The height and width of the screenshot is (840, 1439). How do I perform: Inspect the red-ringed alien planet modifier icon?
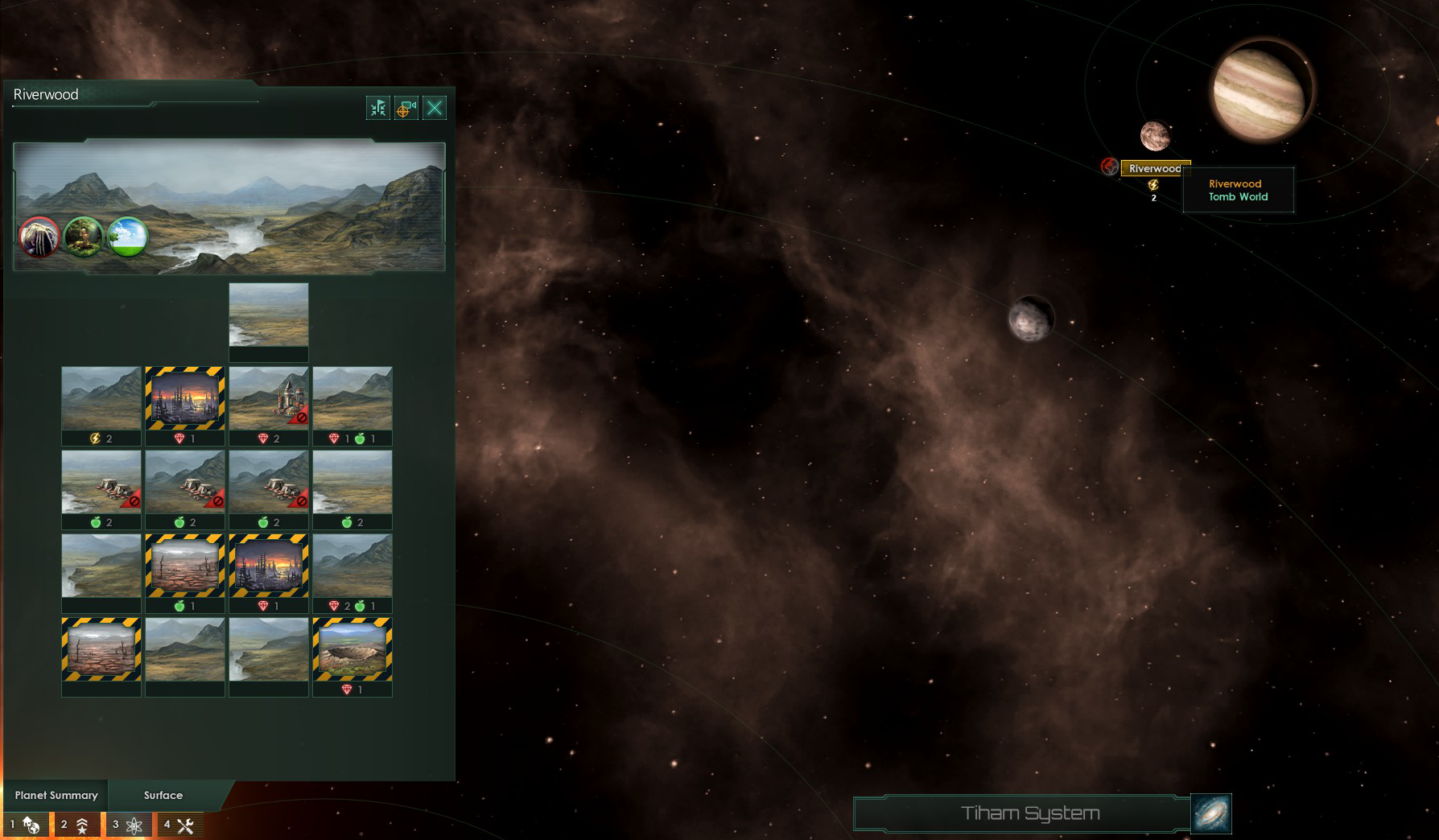39,237
